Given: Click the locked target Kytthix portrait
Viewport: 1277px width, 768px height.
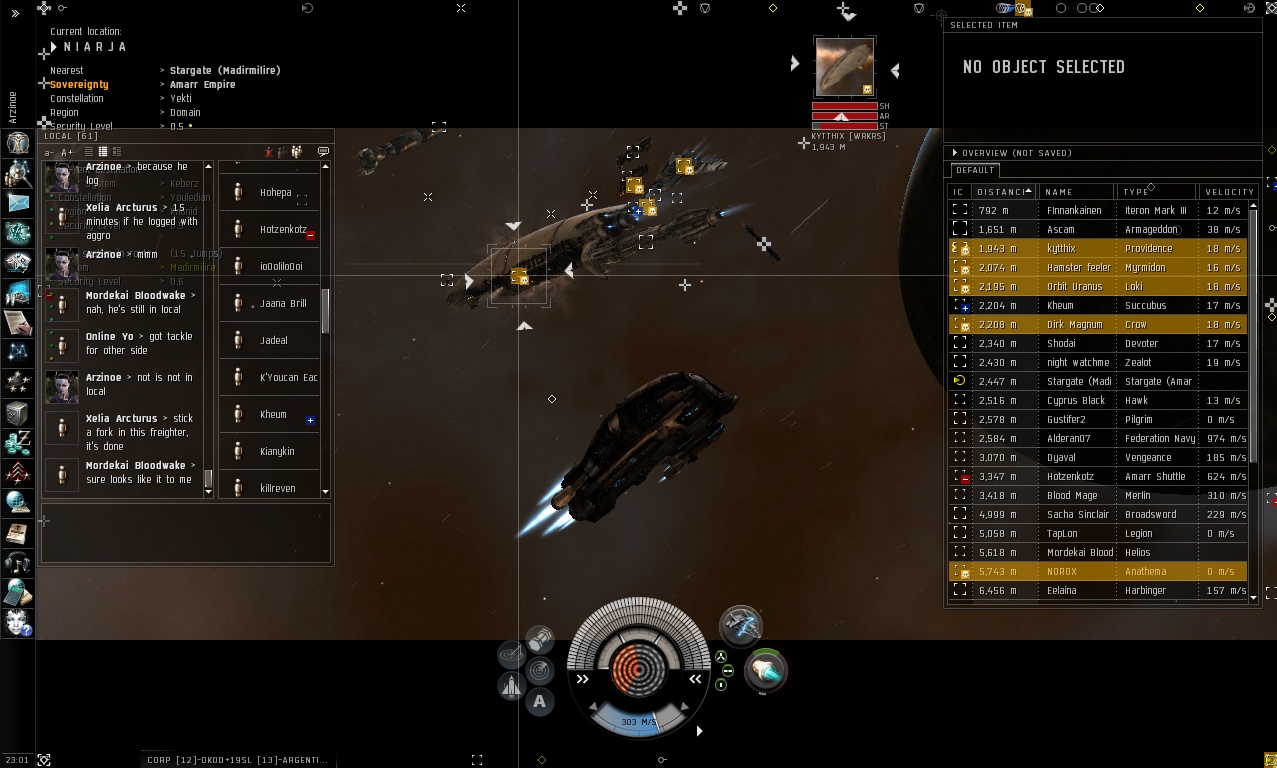Looking at the screenshot, I should (844, 67).
